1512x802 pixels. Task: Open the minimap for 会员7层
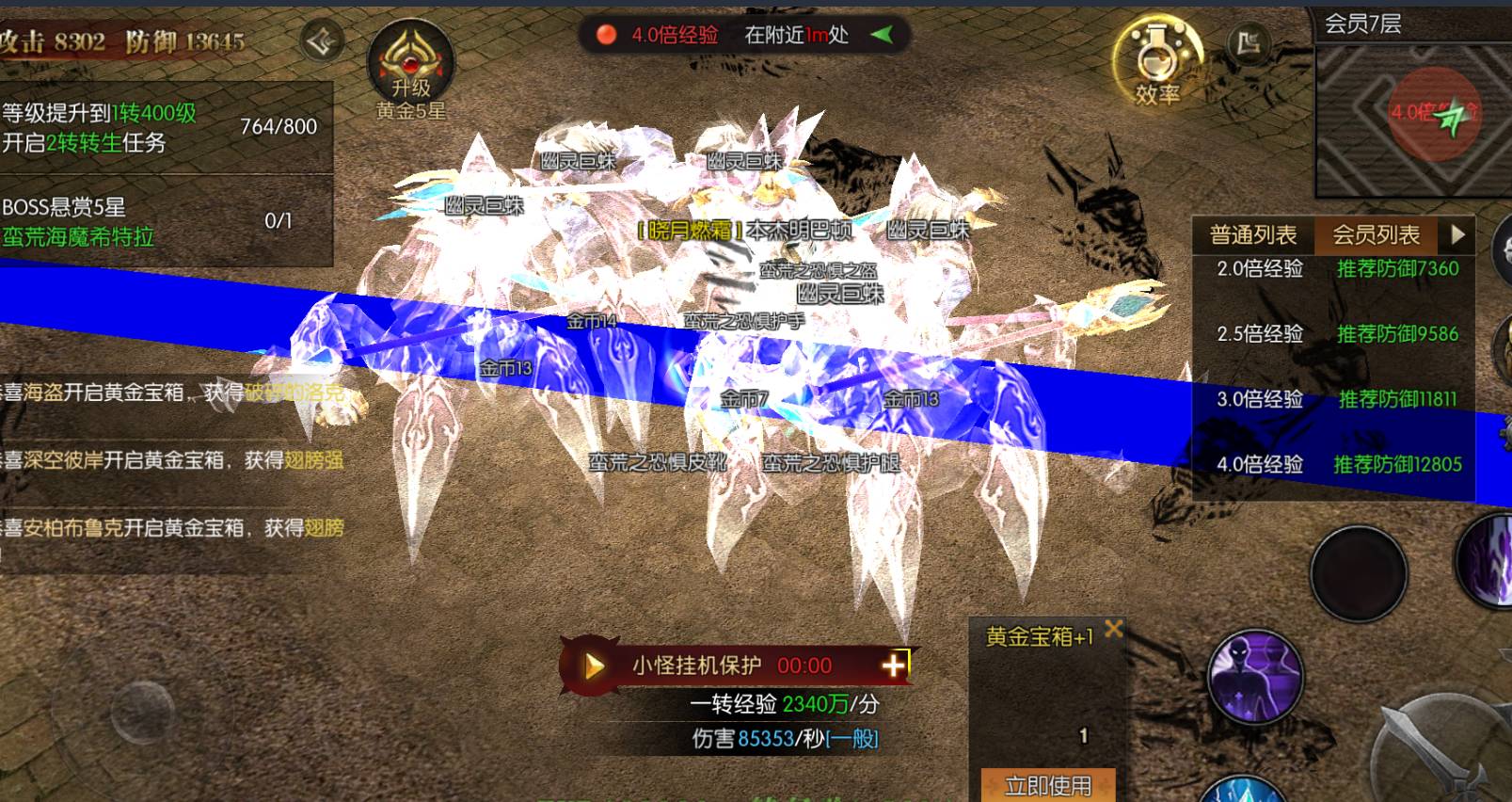pyautogui.click(x=1411, y=117)
